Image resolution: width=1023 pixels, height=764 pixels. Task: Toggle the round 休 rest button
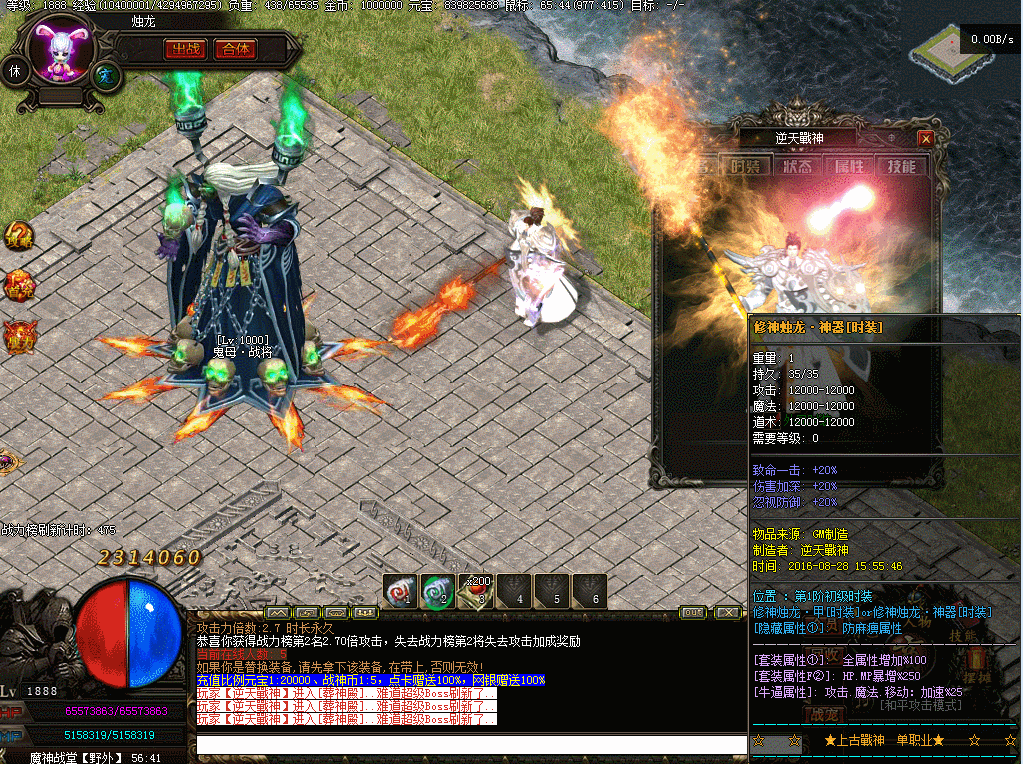15,71
